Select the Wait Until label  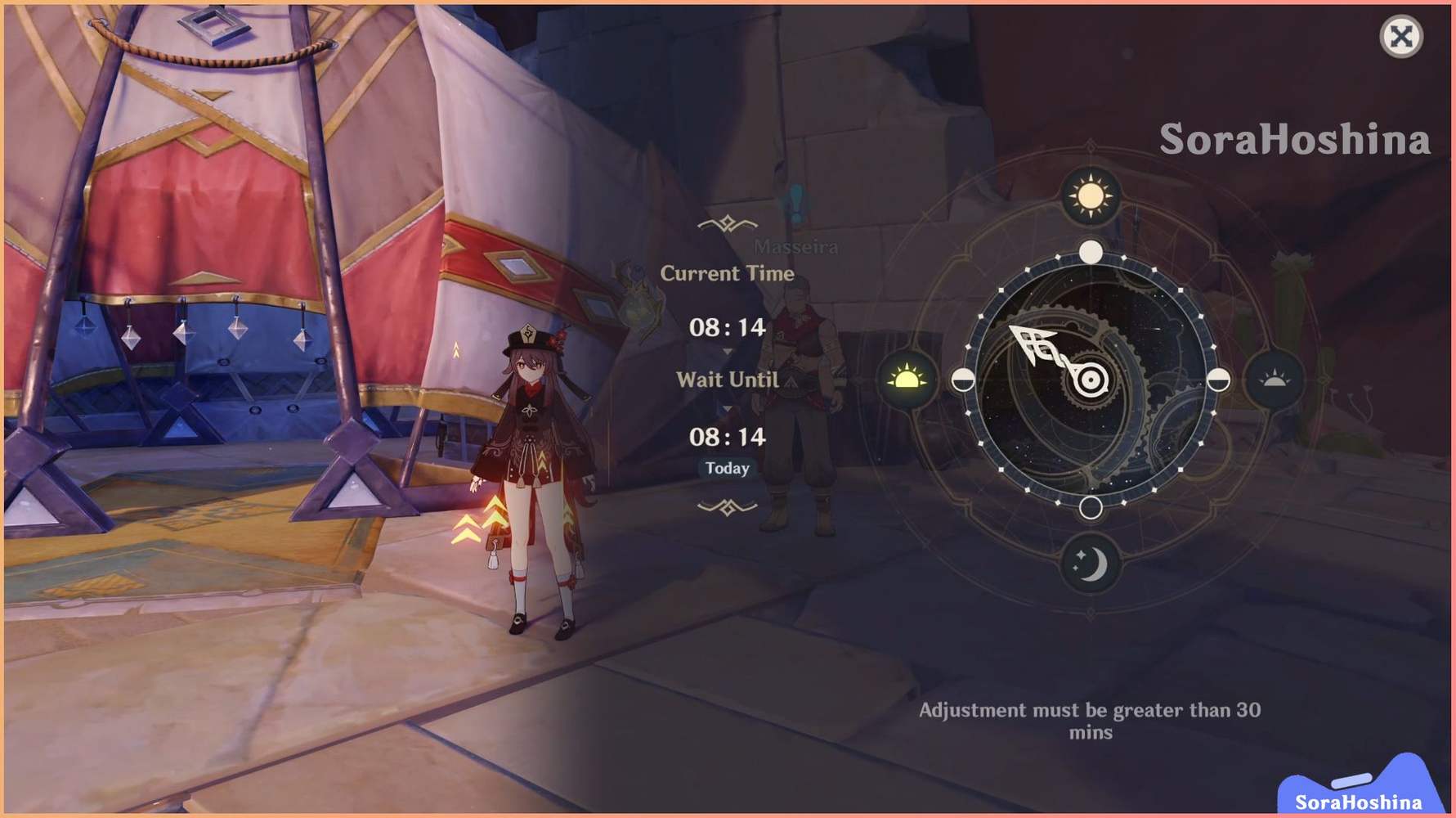point(726,379)
